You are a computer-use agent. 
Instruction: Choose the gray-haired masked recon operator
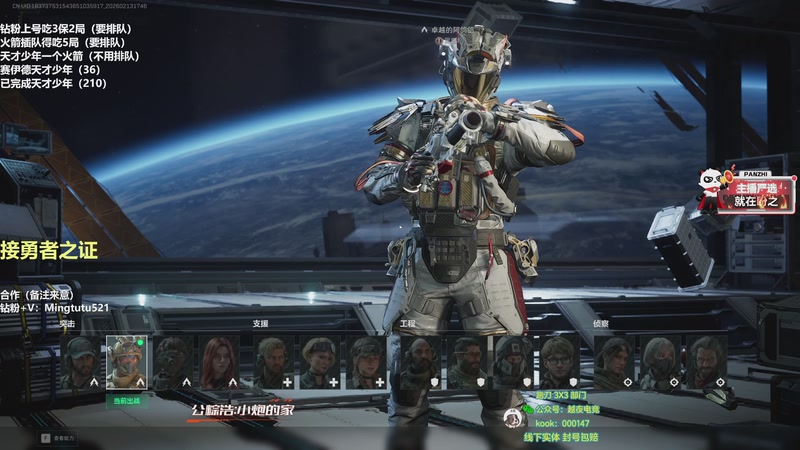tap(660, 361)
